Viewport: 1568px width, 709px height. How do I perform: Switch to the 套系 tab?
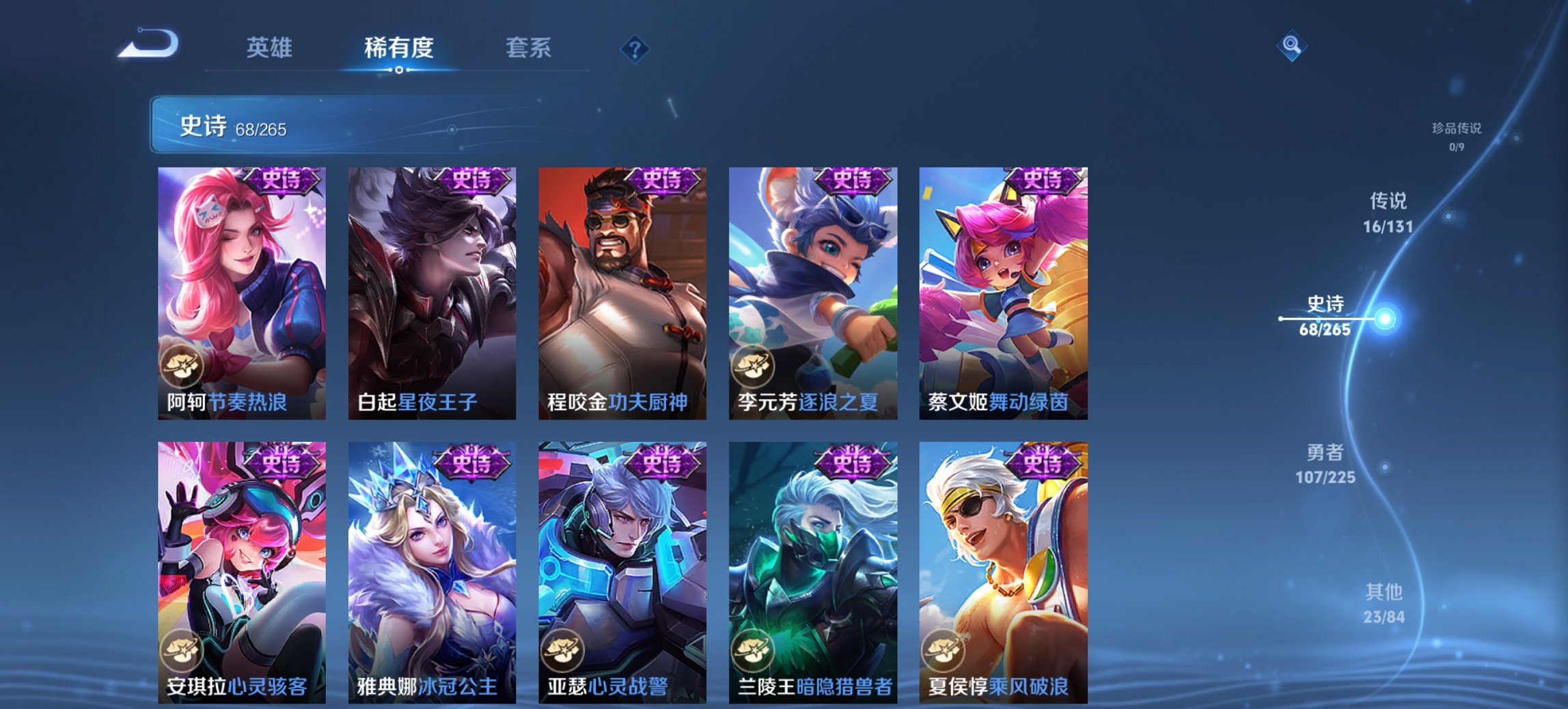pos(527,48)
